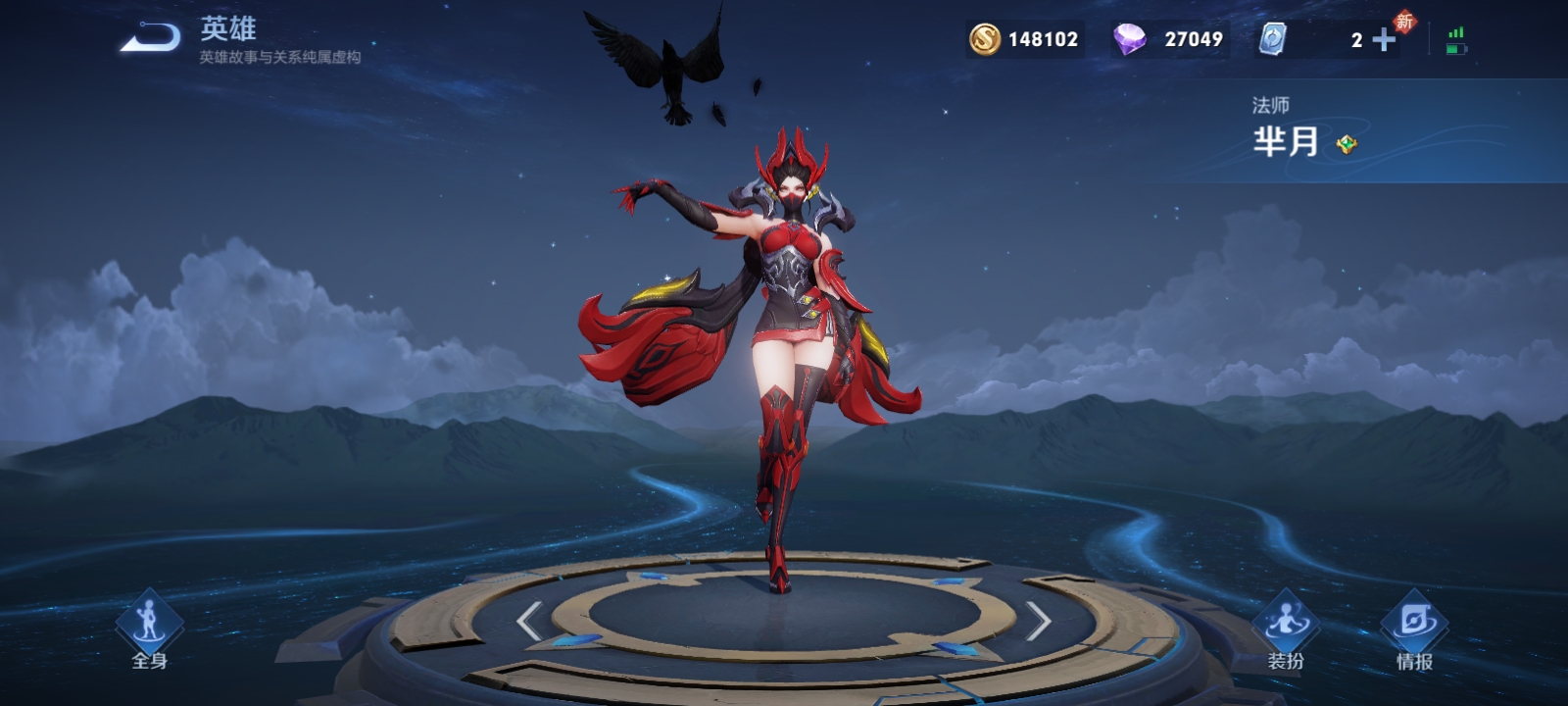Viewport: 1568px width, 706px height.
Task: Click the gem badge beside 芈月 name
Action: [1347, 144]
